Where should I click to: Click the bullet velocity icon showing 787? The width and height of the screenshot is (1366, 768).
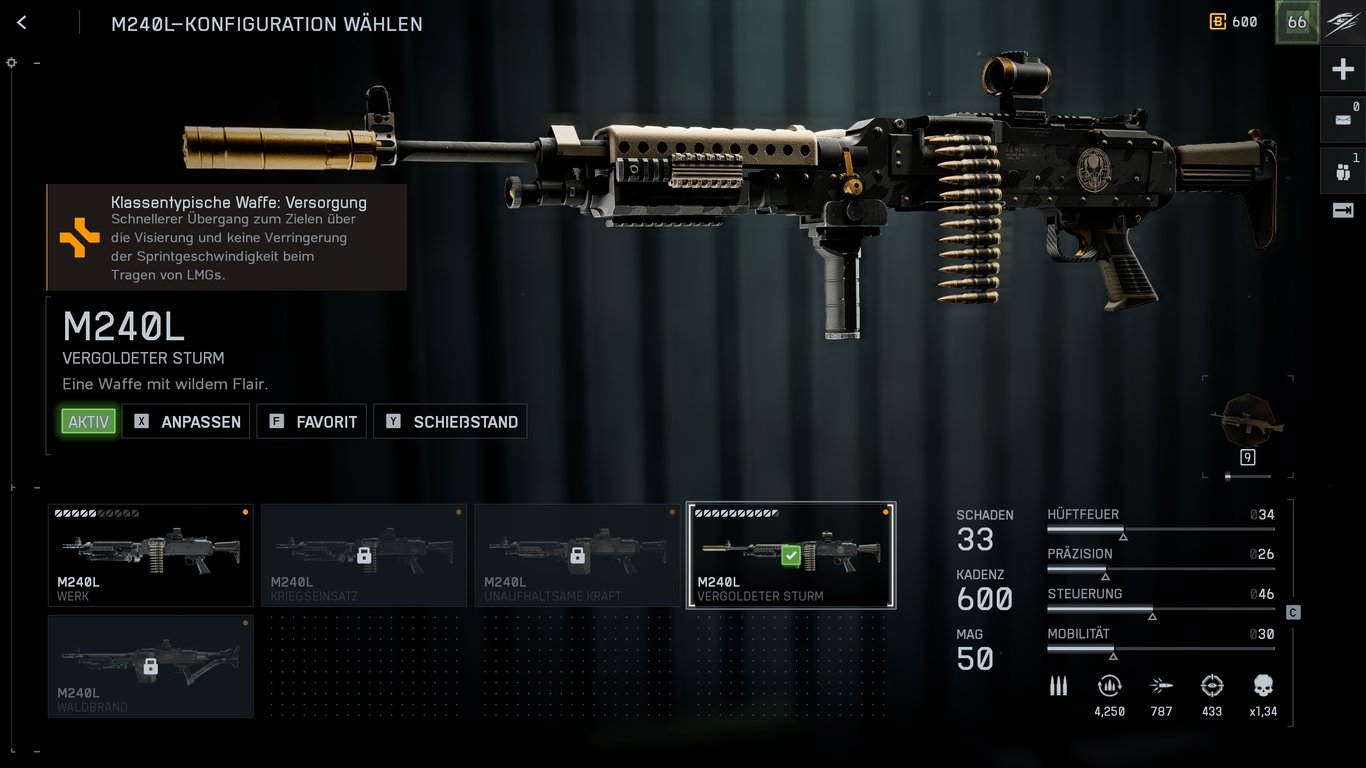pyautogui.click(x=1161, y=687)
